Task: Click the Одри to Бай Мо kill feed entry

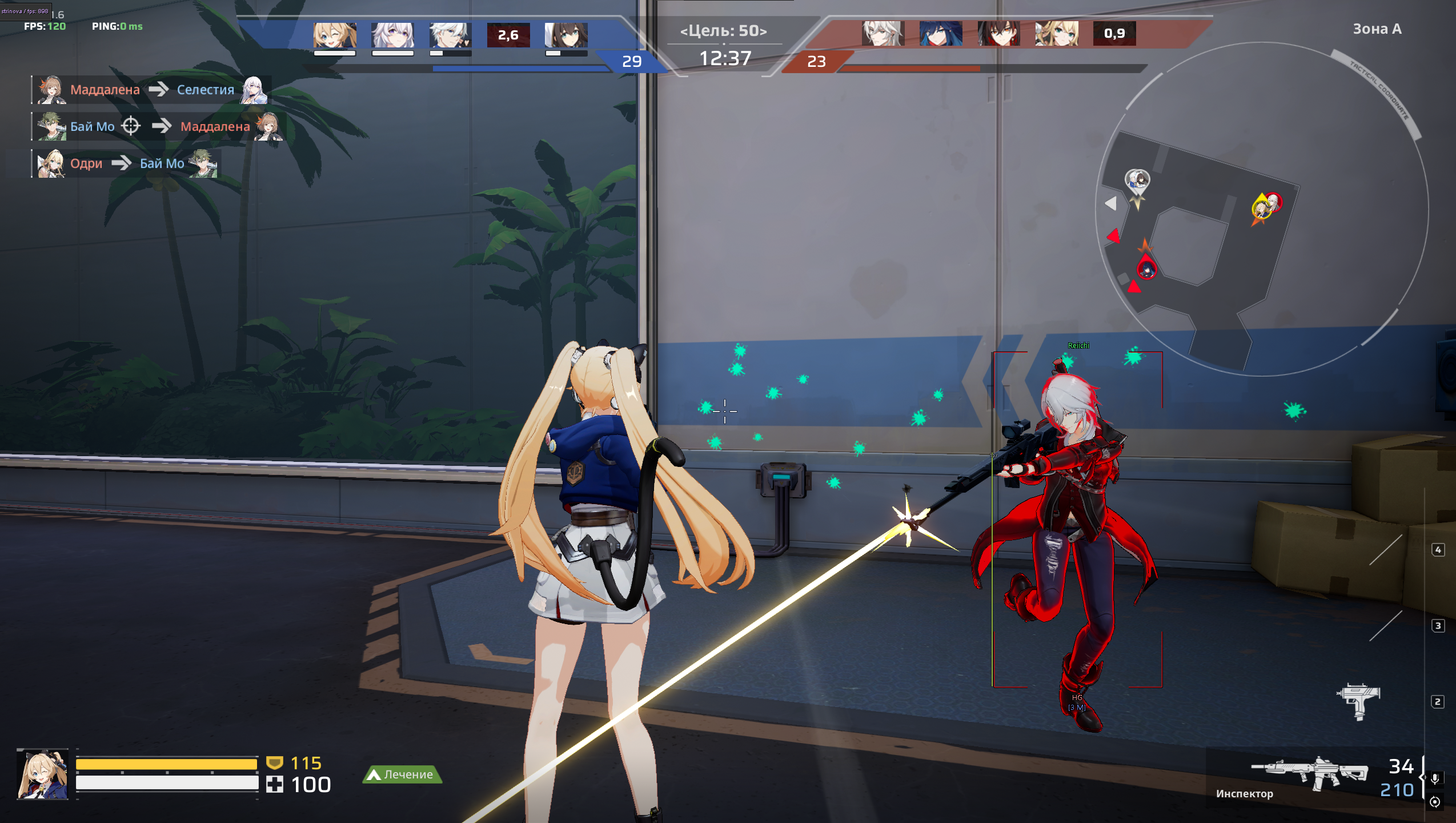Action: (x=127, y=163)
